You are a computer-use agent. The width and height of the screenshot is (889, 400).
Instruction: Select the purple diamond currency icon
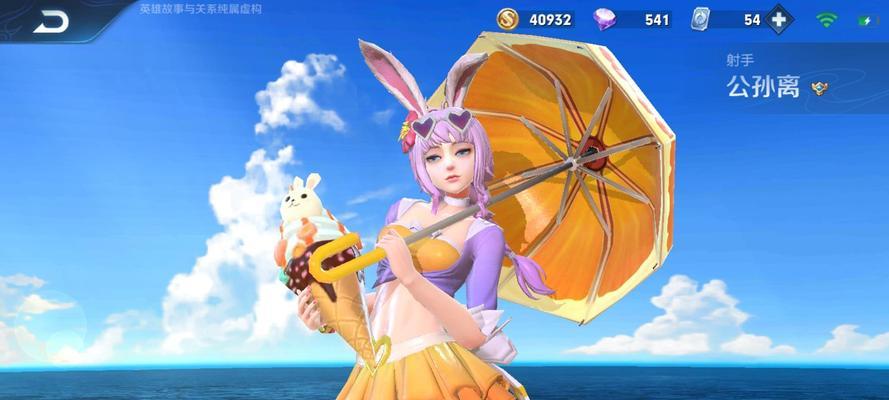(x=605, y=19)
